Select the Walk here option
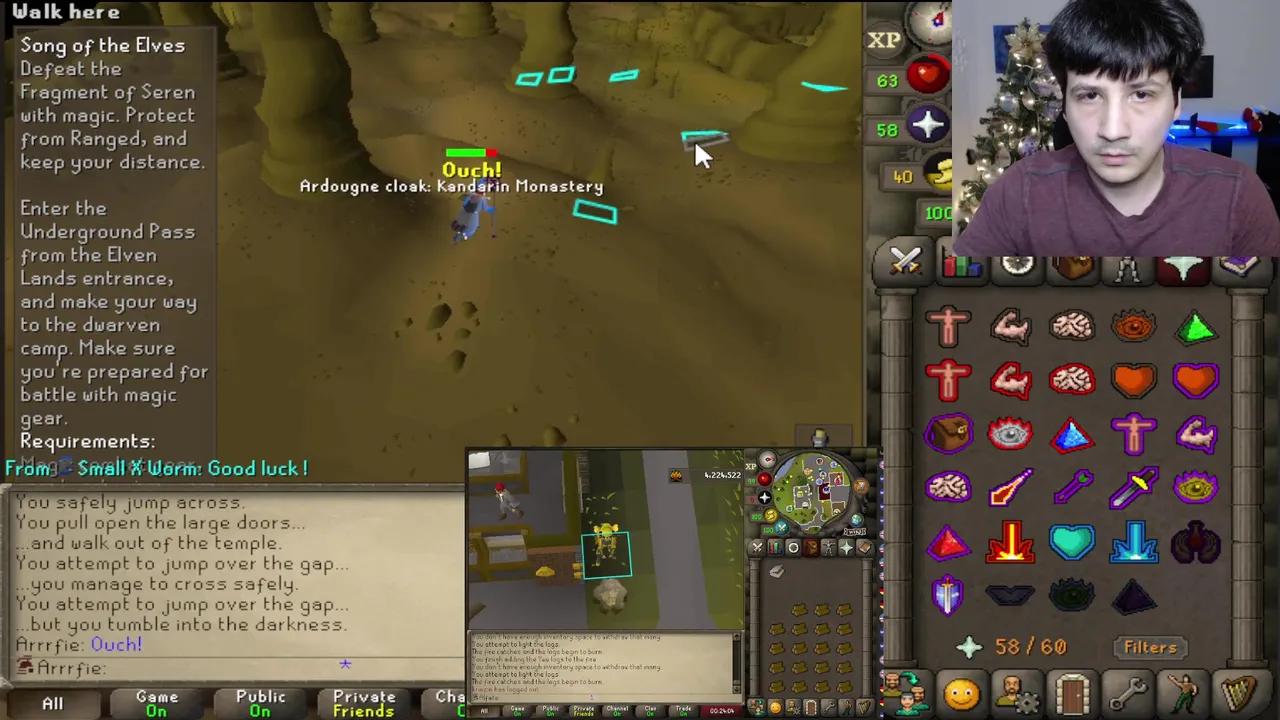Viewport: 1280px width, 720px height. [x=66, y=11]
